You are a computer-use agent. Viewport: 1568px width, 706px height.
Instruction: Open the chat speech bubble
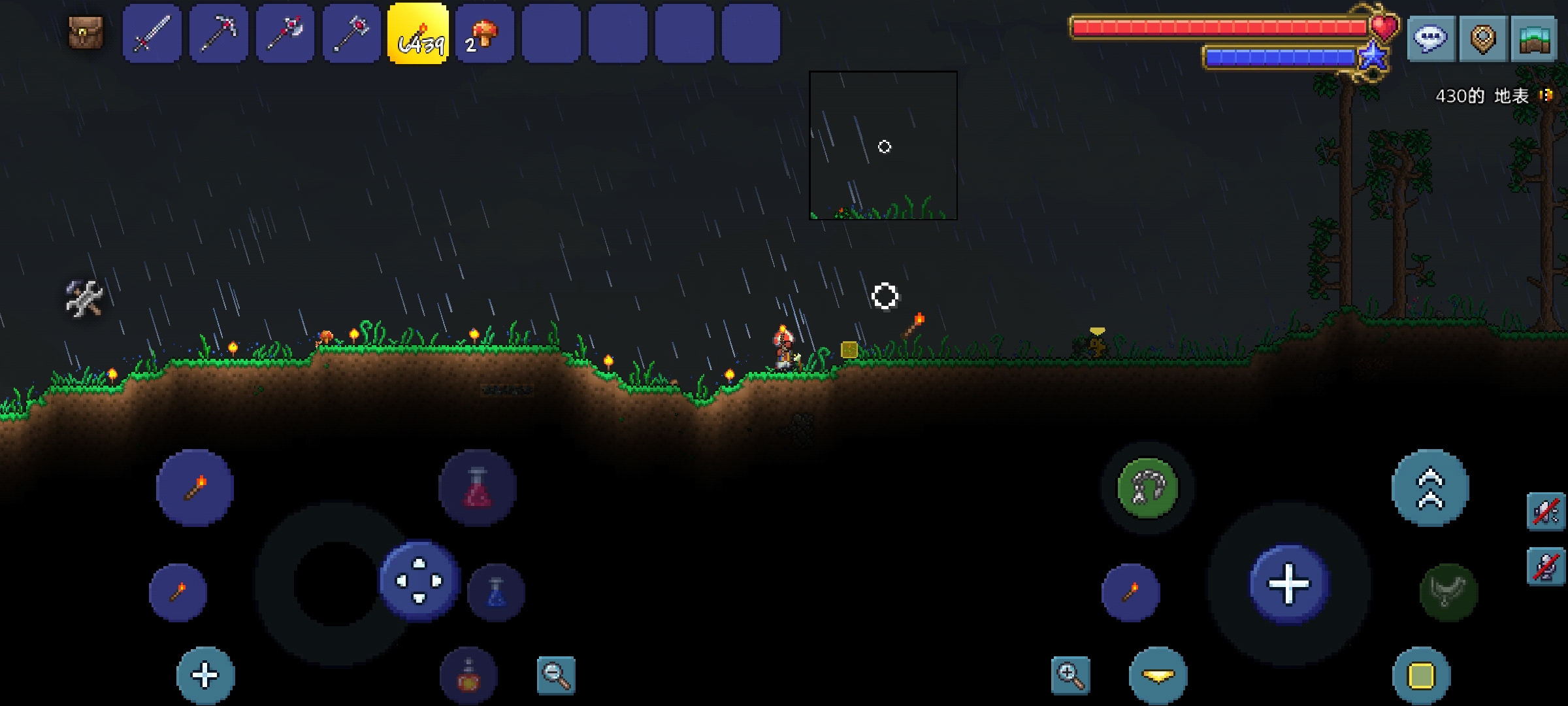[1430, 39]
